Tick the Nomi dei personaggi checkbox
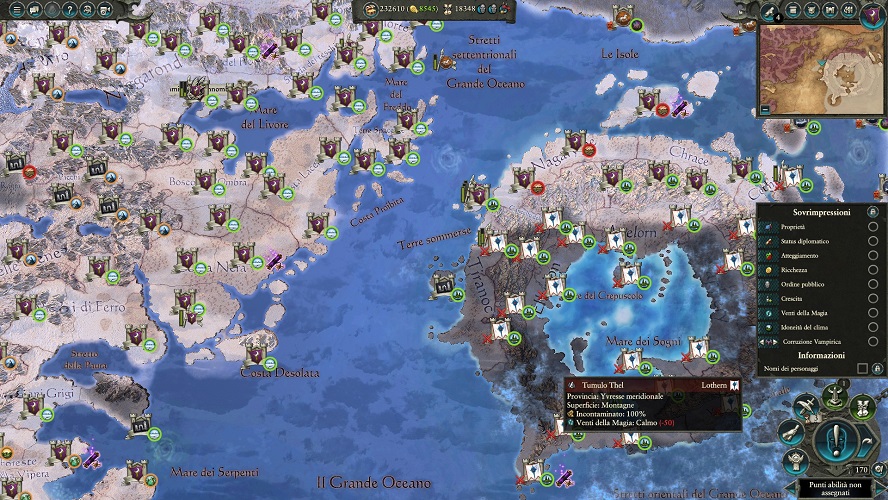 (863, 369)
